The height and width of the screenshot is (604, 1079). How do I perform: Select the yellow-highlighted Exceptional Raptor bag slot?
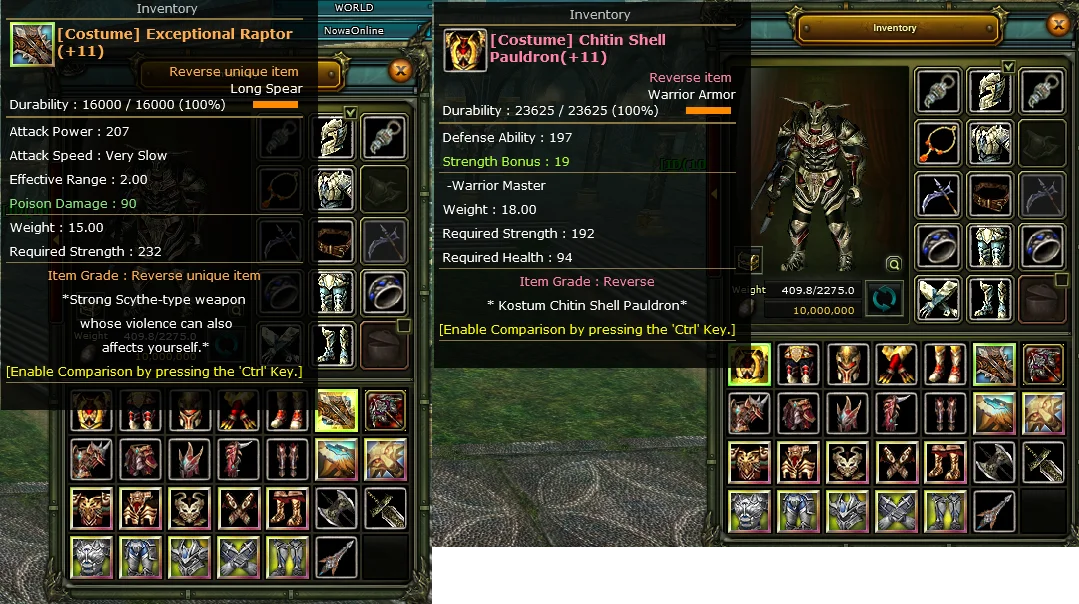tap(337, 410)
